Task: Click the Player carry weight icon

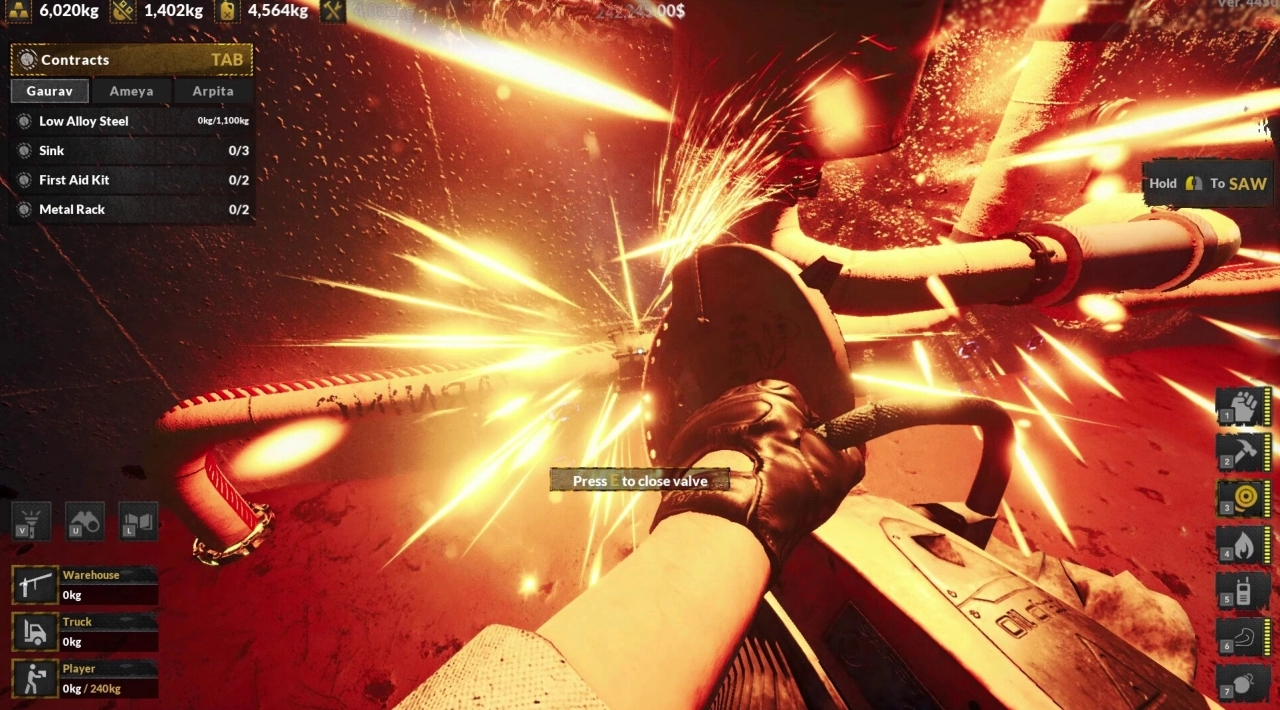Action: pos(35,678)
